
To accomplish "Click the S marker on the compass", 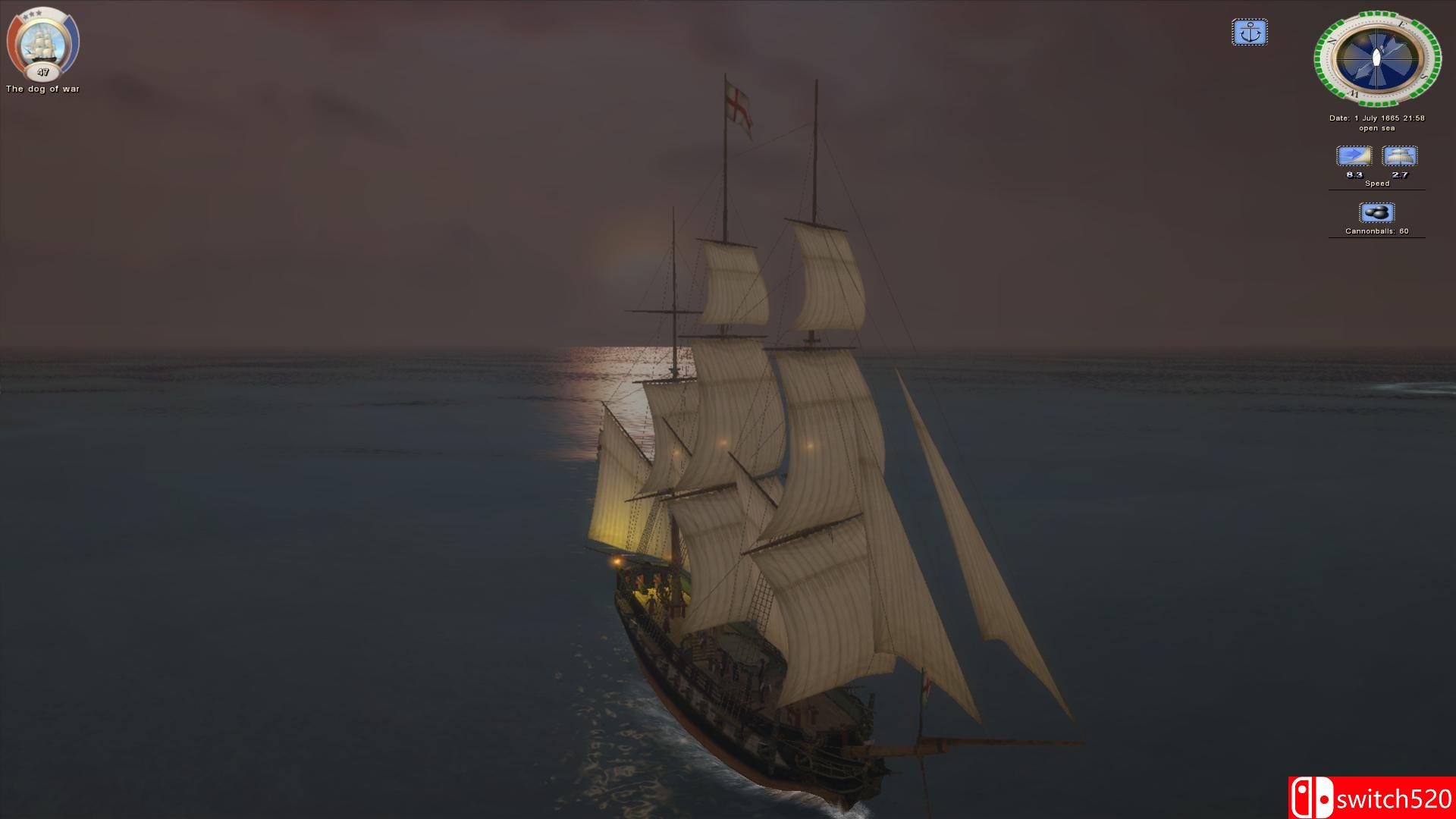I will [x=1423, y=77].
